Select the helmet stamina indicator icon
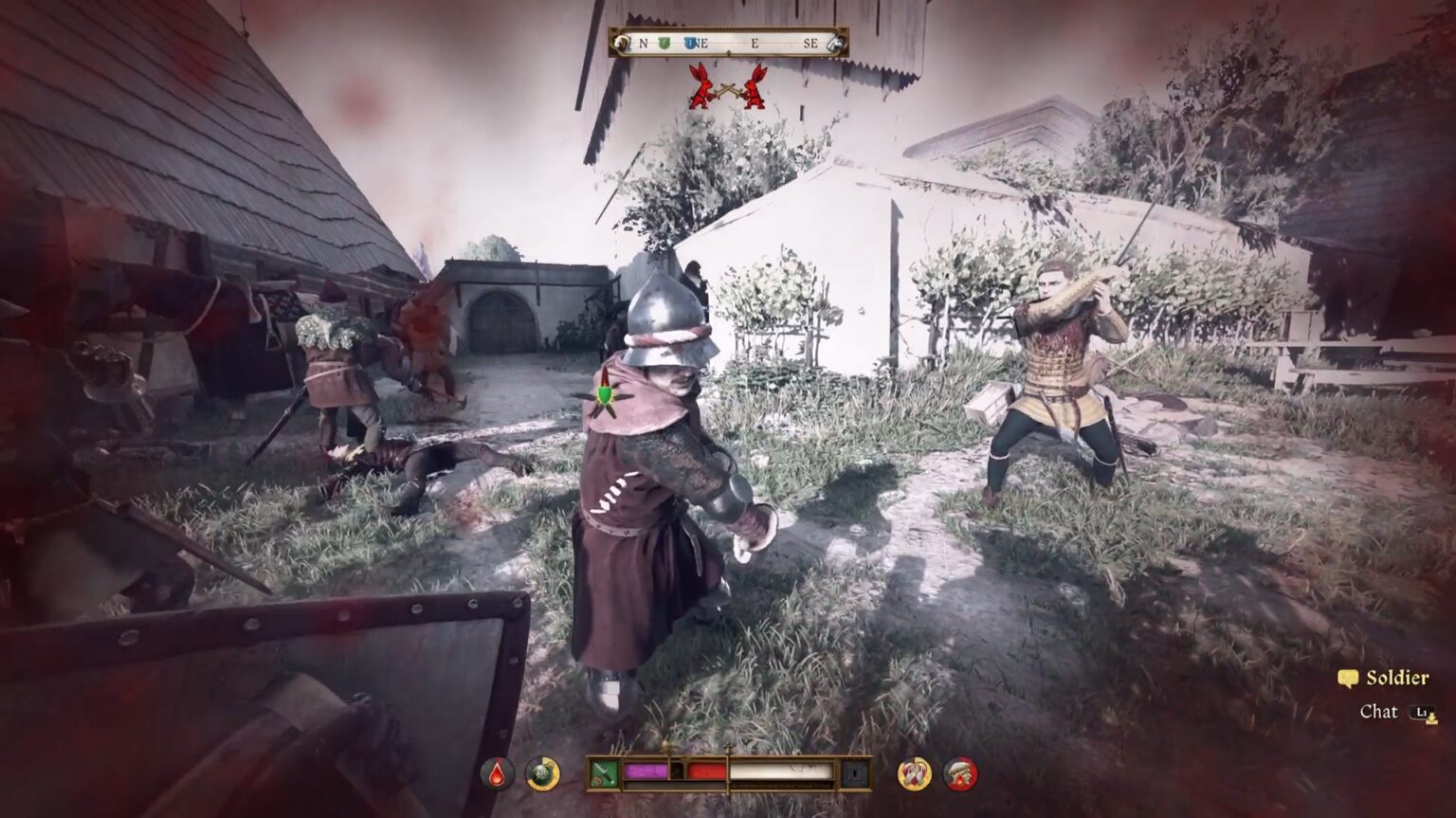Viewport: 1456px width, 818px height. tap(541, 772)
